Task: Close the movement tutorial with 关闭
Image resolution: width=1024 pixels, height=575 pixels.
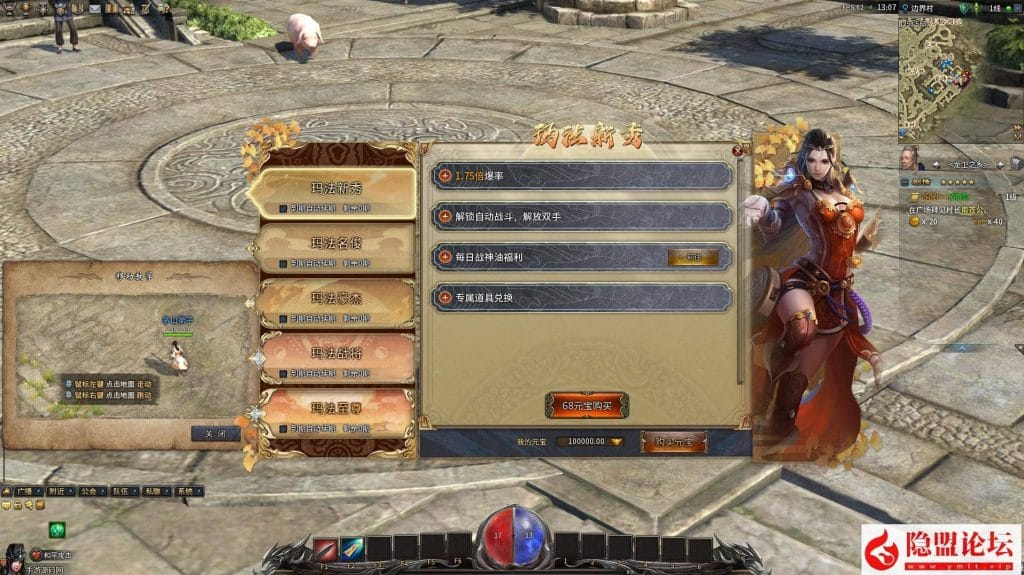Action: (x=215, y=434)
